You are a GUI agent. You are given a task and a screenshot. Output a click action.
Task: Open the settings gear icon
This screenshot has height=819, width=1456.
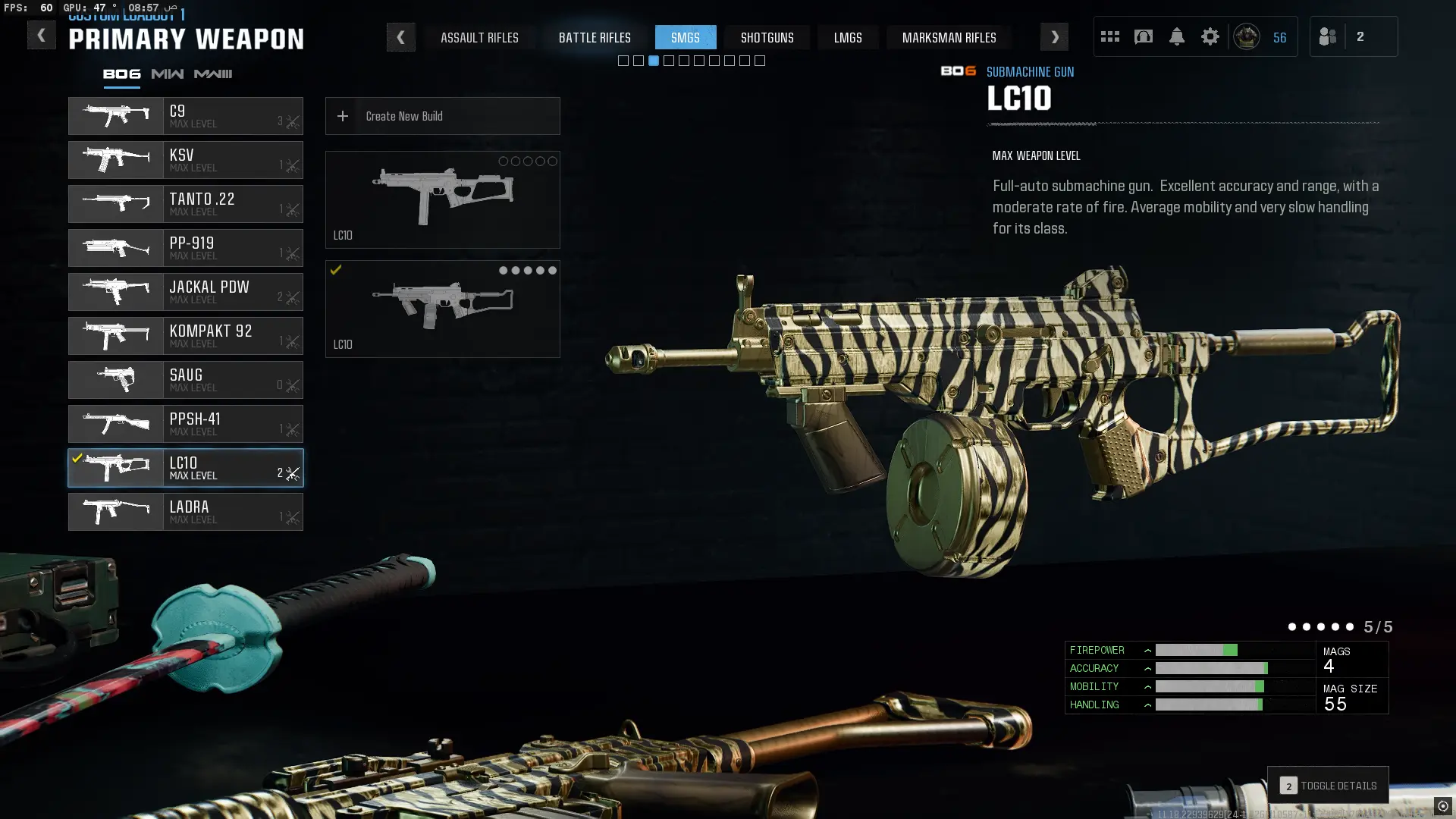(1210, 36)
